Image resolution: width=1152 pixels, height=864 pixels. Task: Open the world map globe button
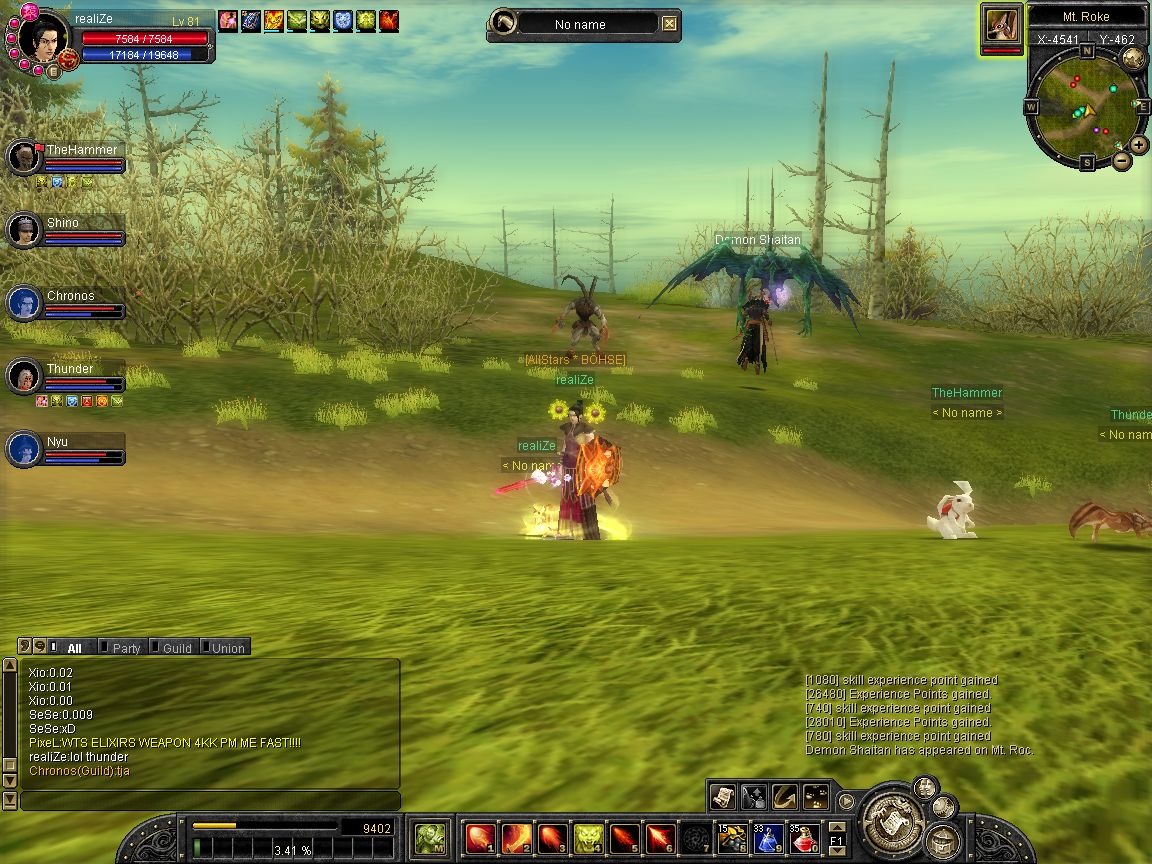point(1133,58)
